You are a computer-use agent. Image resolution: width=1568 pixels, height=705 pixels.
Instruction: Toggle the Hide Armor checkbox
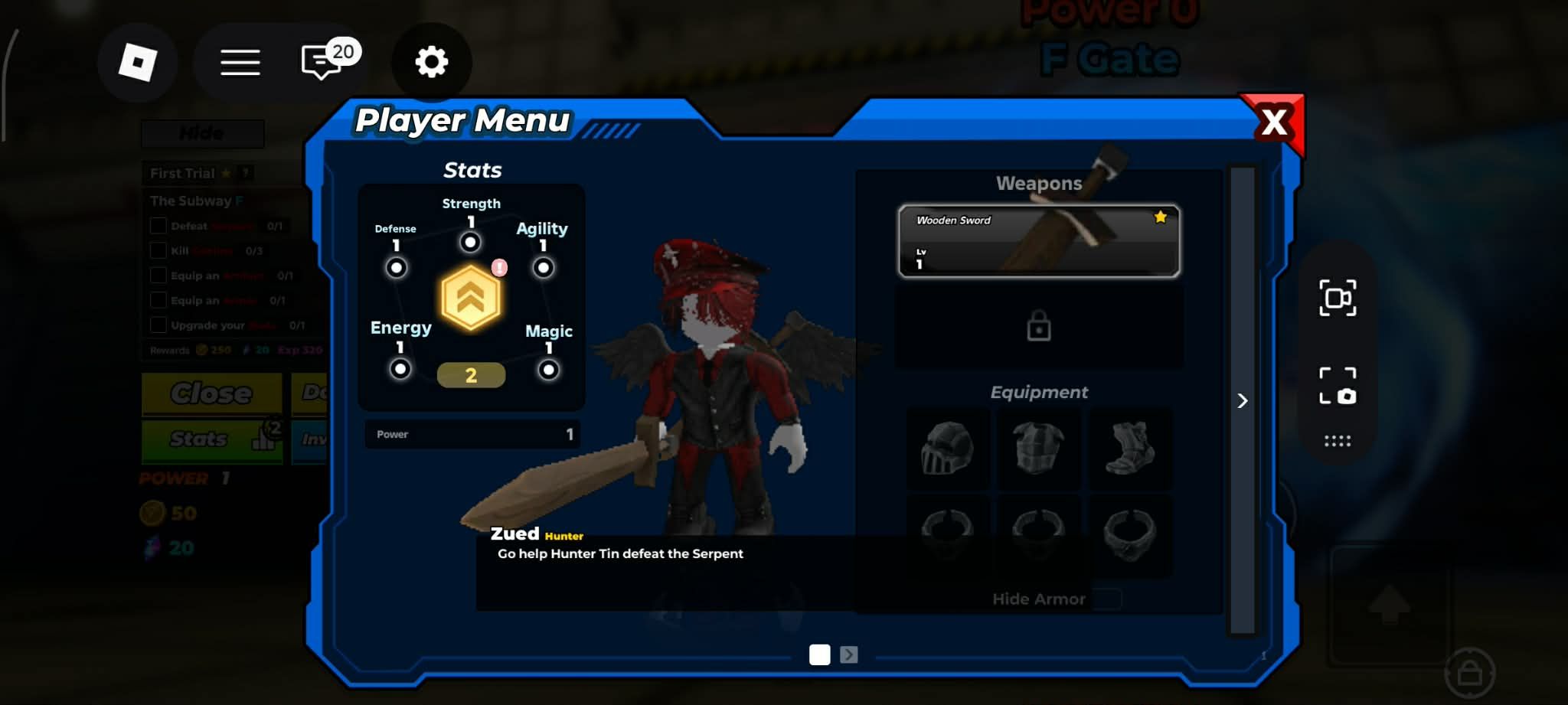[1107, 599]
